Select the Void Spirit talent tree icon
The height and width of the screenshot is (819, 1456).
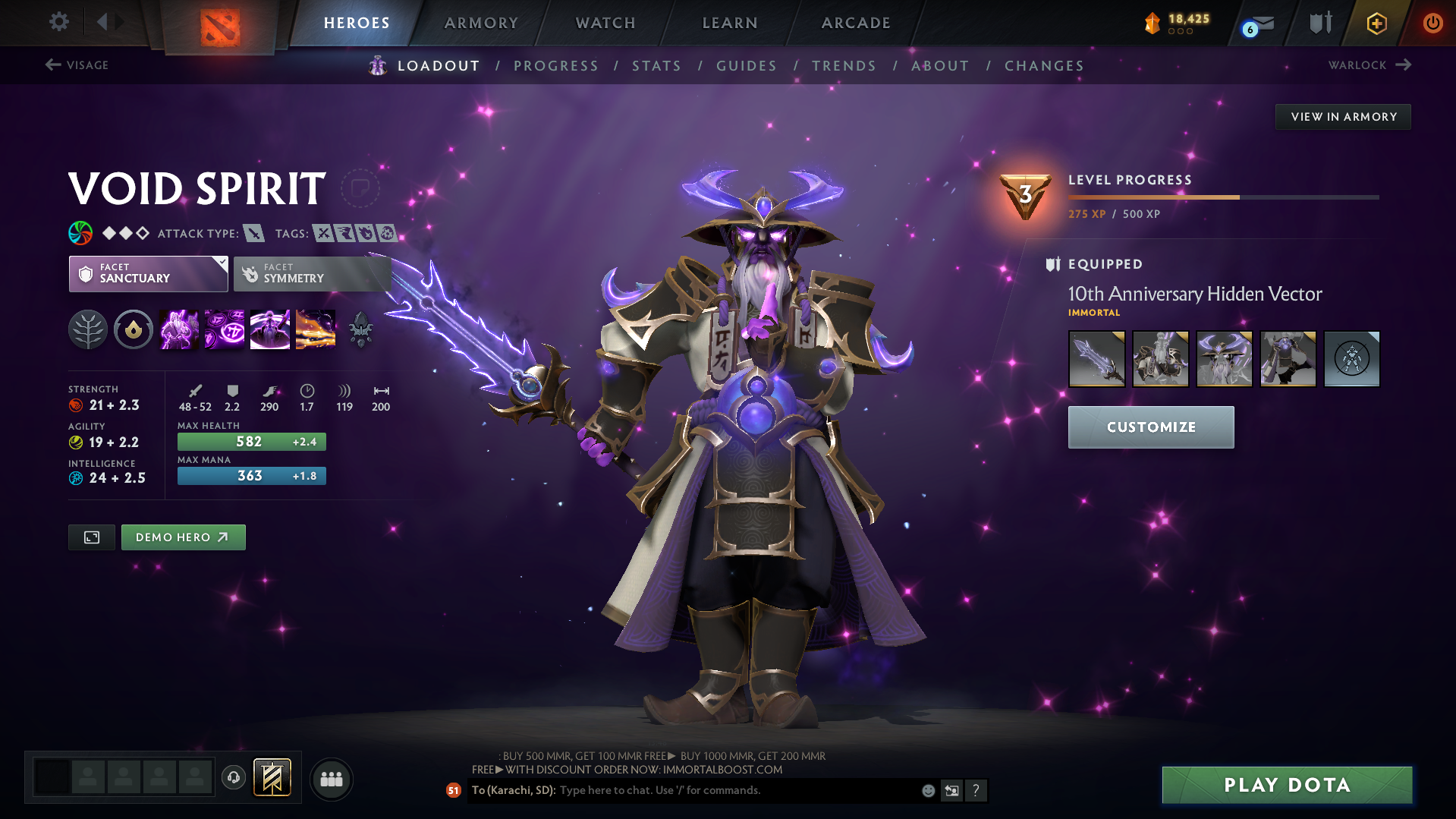(88, 329)
